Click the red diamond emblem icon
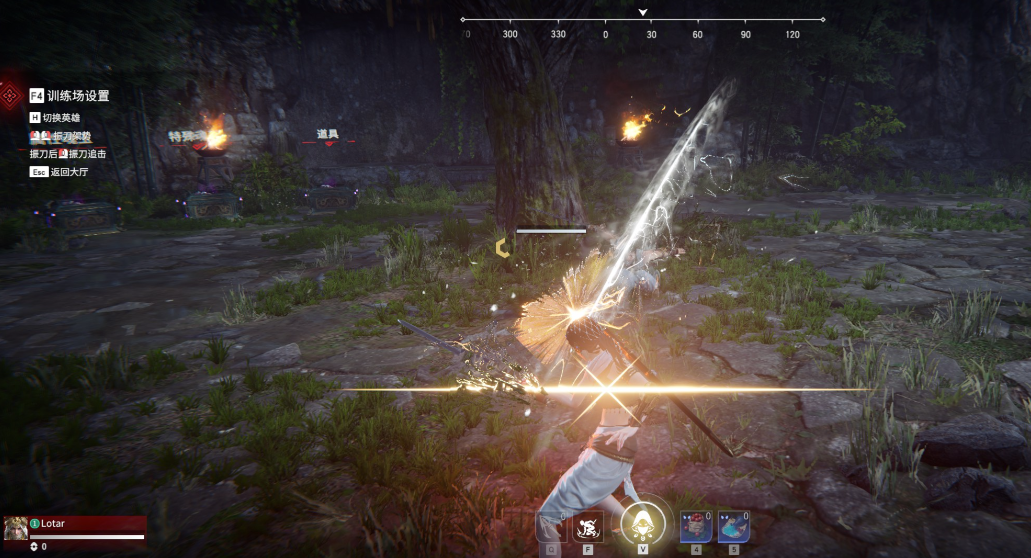This screenshot has width=1031, height=558. pyautogui.click(x=11, y=96)
